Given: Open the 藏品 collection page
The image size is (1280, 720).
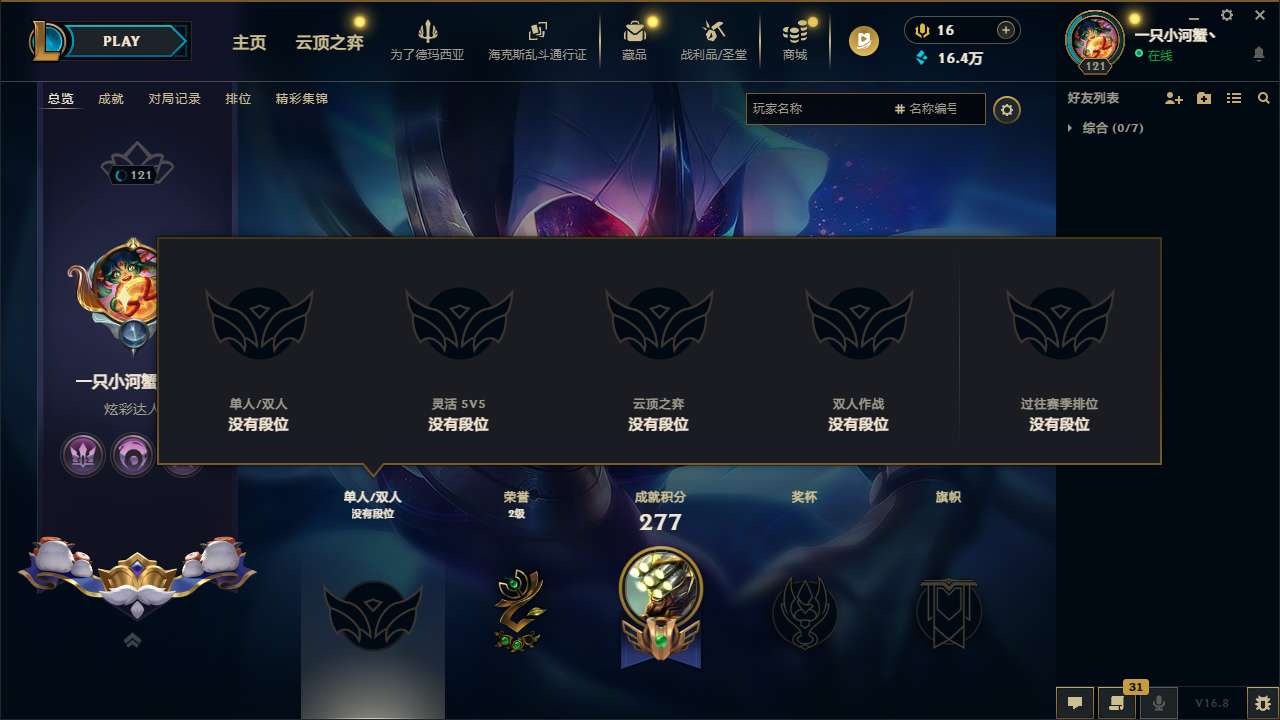Looking at the screenshot, I should click(x=636, y=40).
